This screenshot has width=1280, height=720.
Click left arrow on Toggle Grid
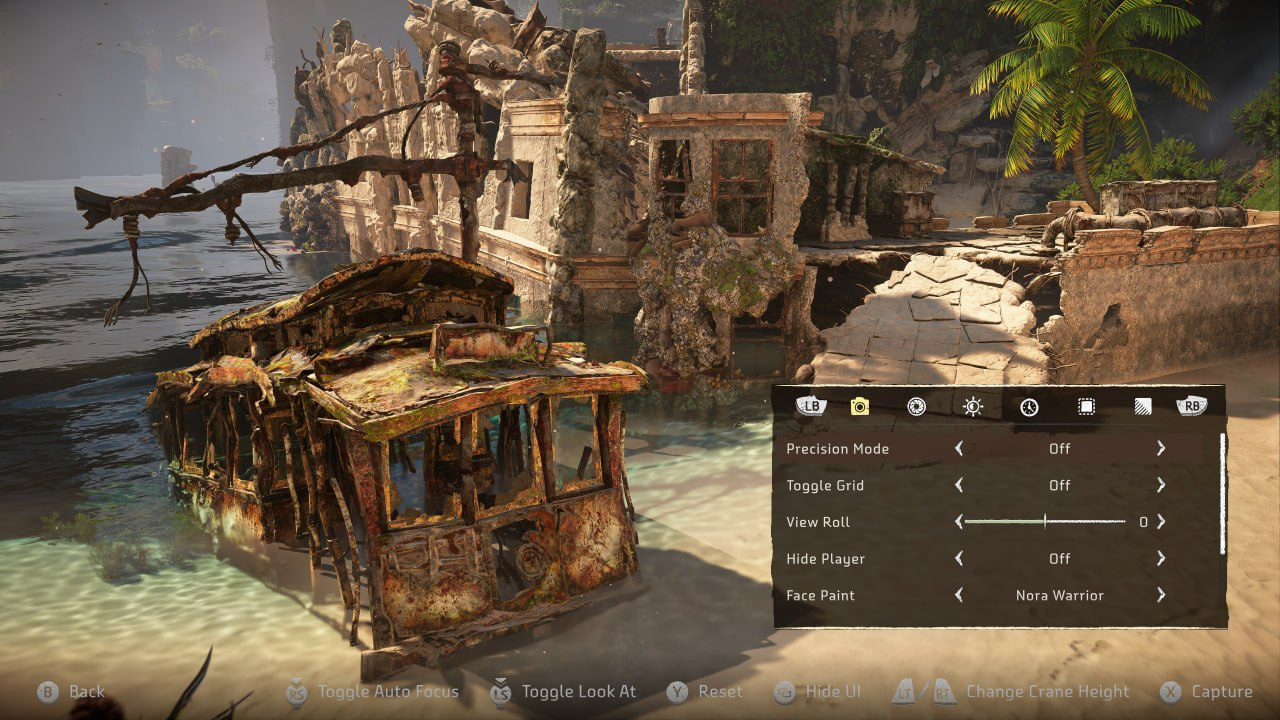click(959, 485)
